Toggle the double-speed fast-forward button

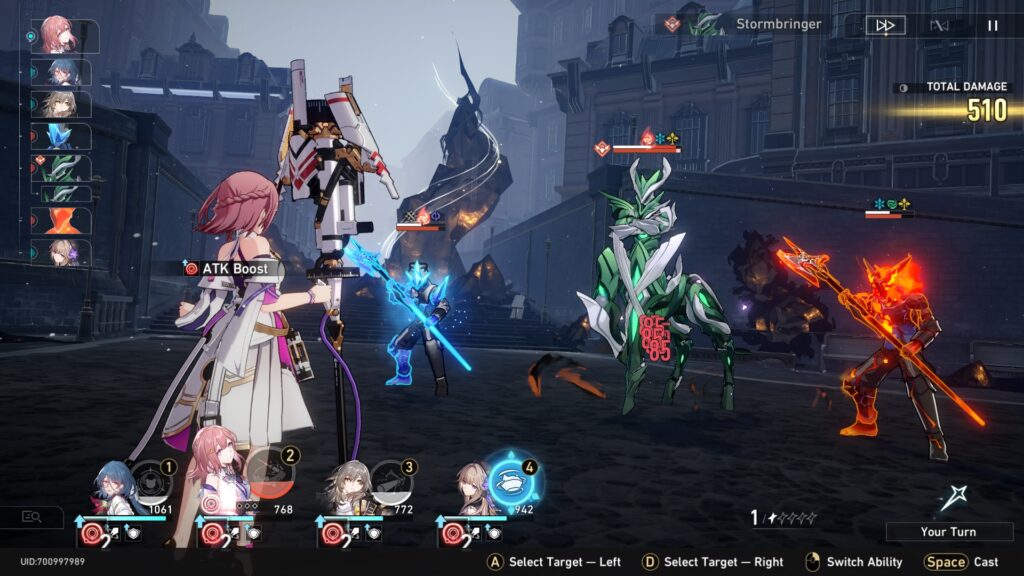[x=885, y=25]
